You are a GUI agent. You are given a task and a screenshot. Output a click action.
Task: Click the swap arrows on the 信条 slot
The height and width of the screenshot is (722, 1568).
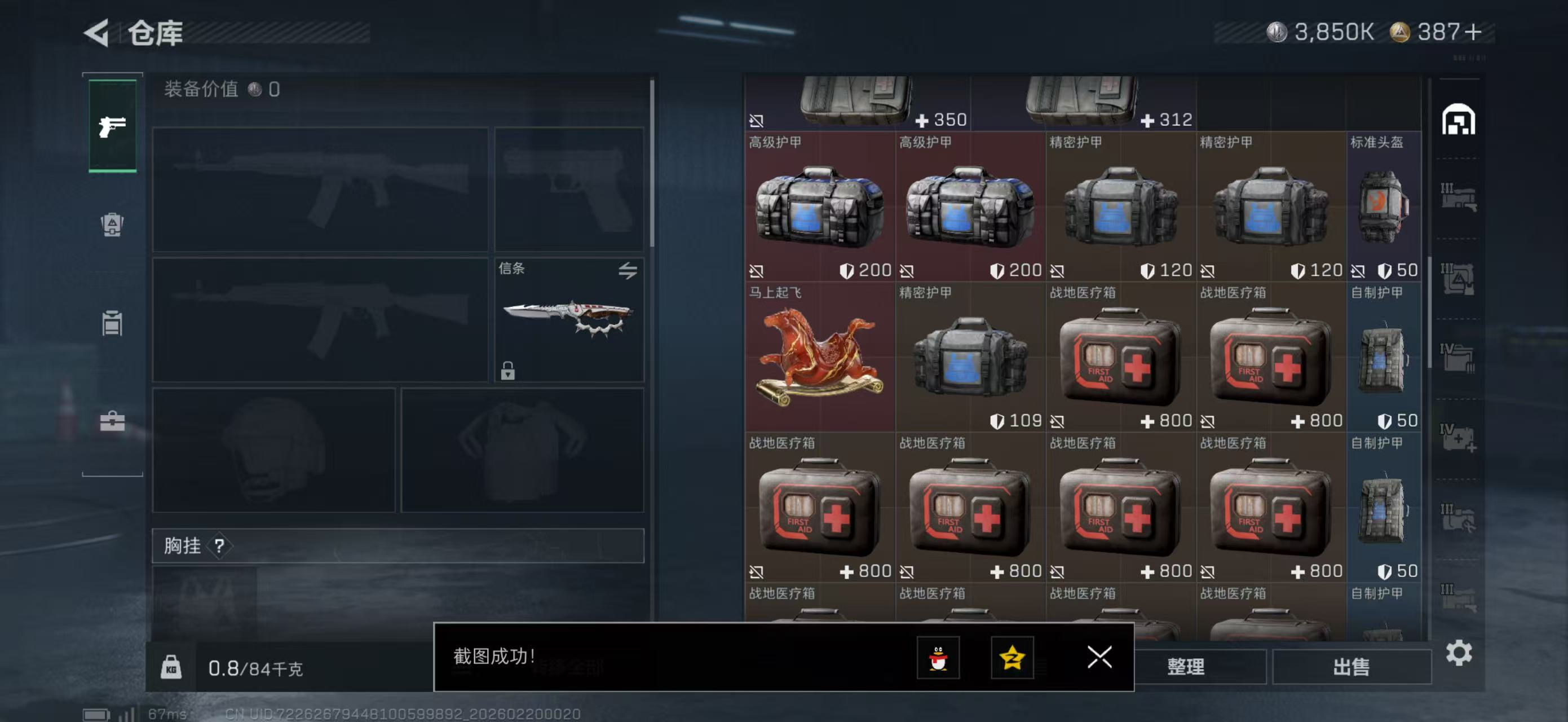pos(629,270)
